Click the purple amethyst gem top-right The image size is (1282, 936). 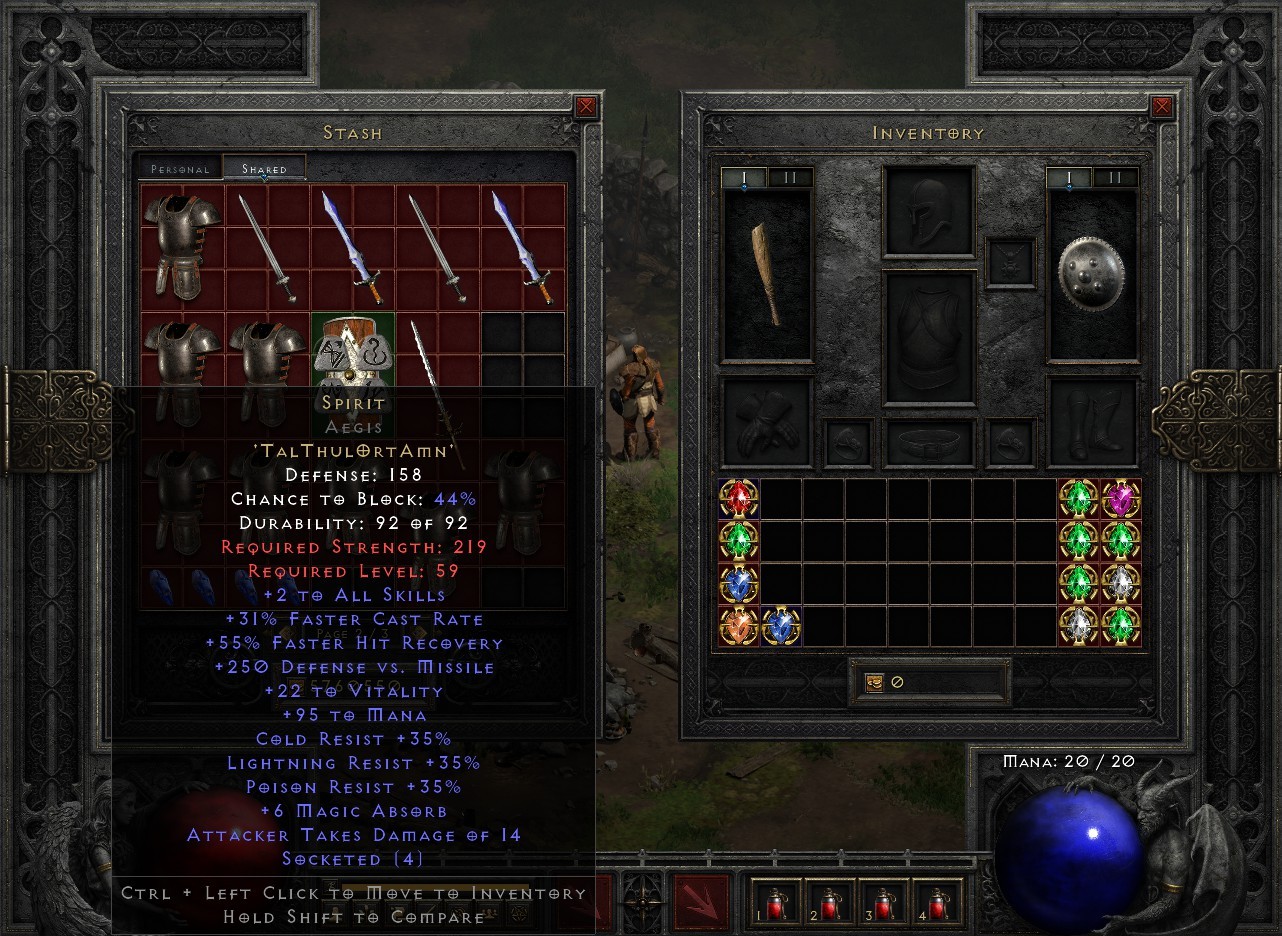[1120, 498]
